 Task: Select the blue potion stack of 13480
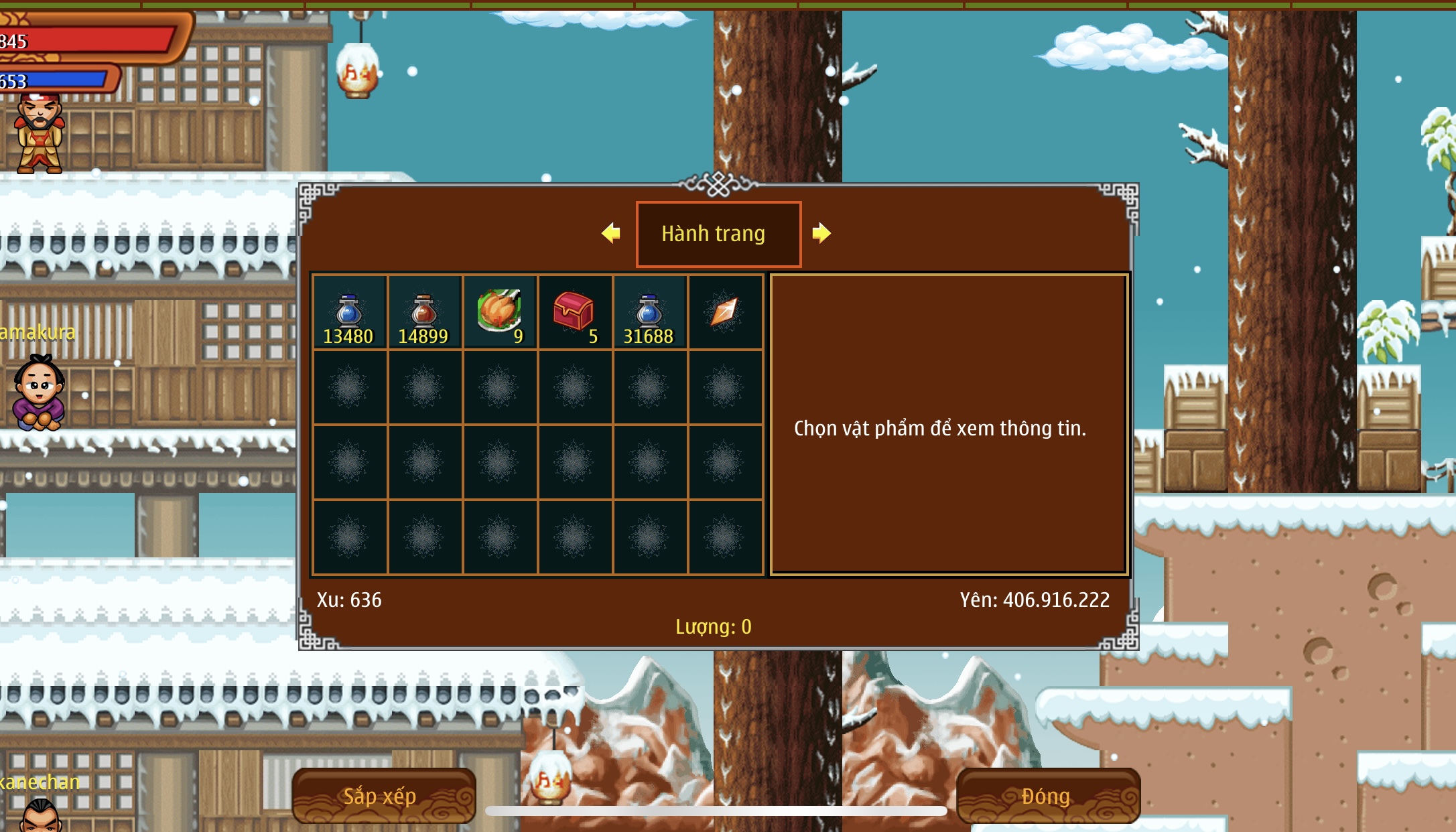click(x=349, y=312)
